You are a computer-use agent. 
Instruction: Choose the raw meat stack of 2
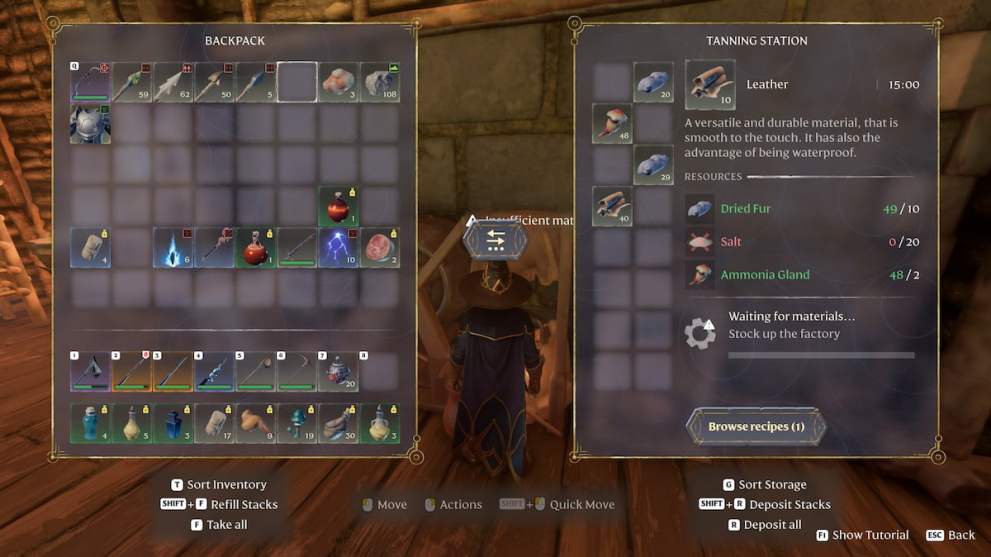[x=380, y=248]
